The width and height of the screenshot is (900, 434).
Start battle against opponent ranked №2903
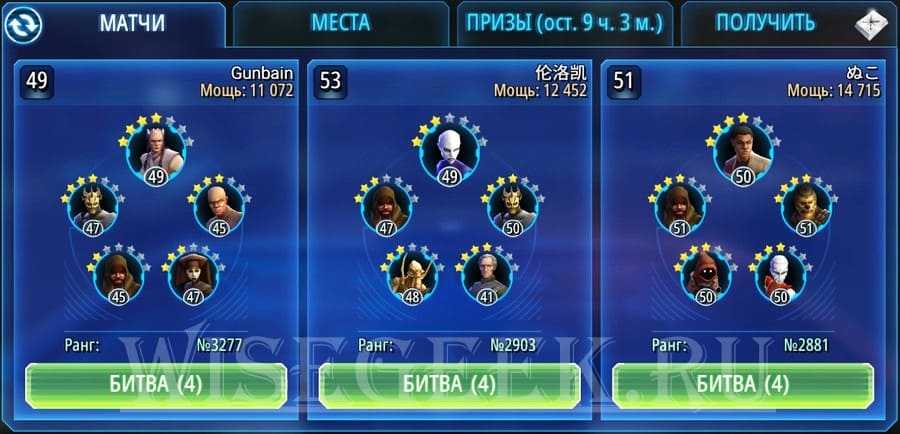click(449, 383)
